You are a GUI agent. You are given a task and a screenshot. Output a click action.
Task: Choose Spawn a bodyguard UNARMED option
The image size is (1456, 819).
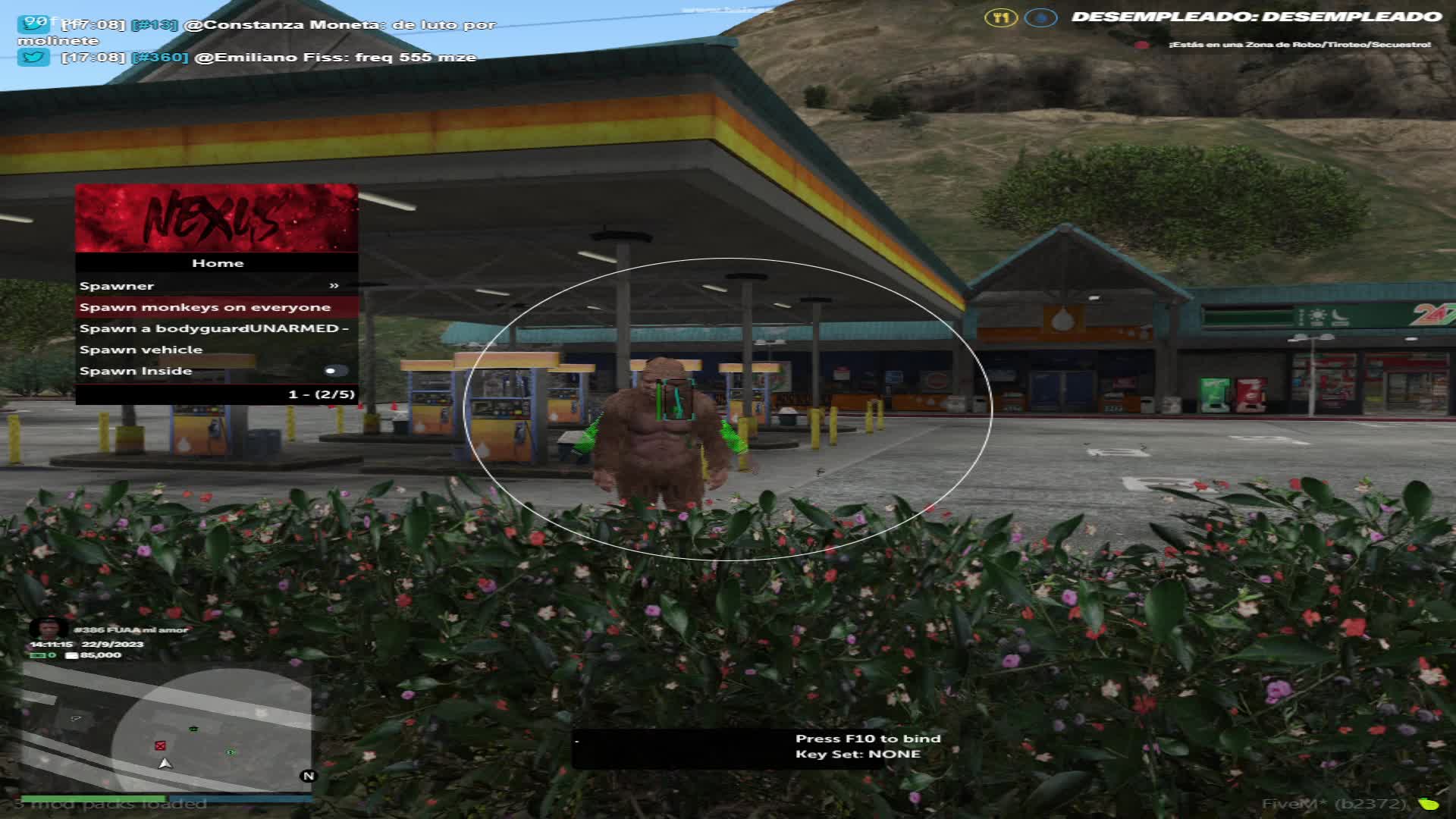(x=216, y=328)
